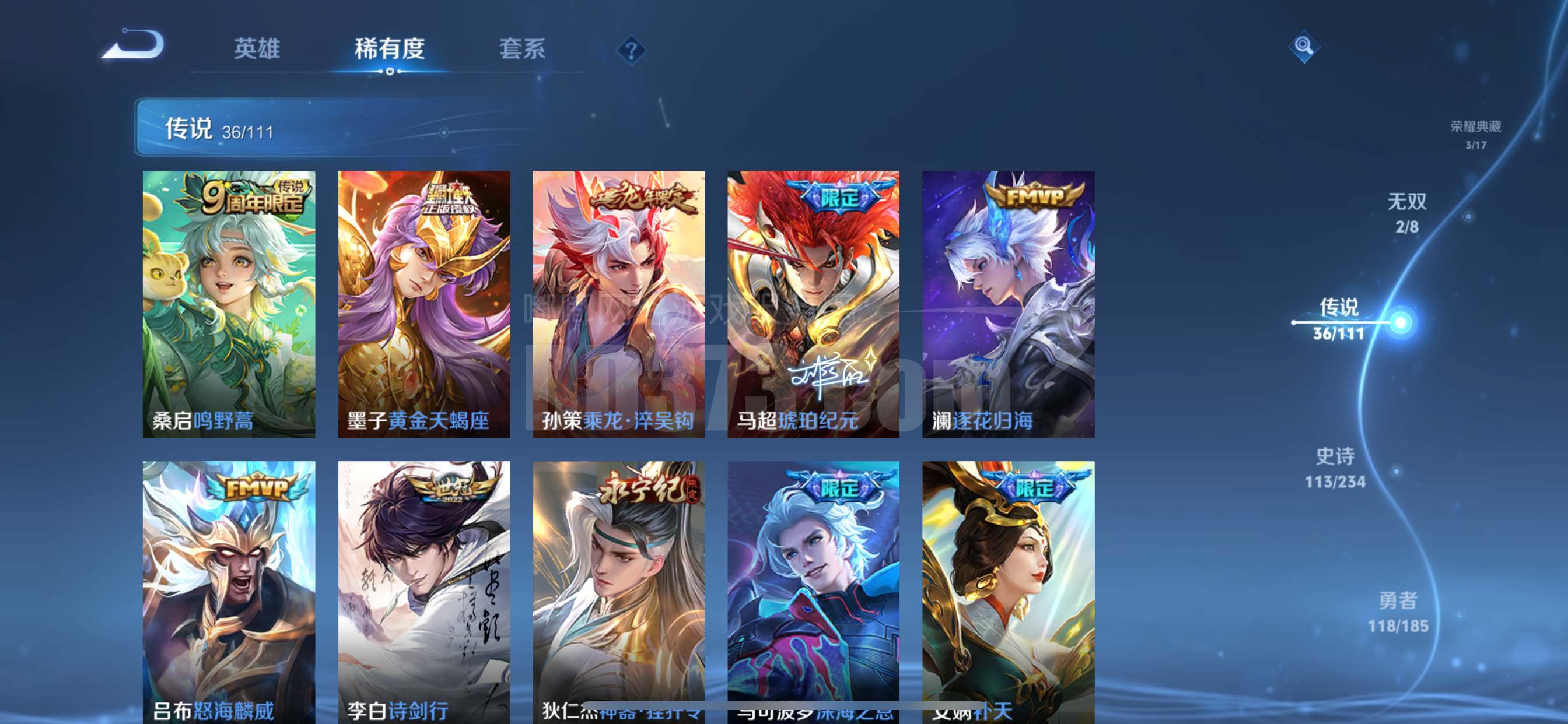Choose the 墨子 黄金天蝎座 skin card

pyautogui.click(x=424, y=304)
